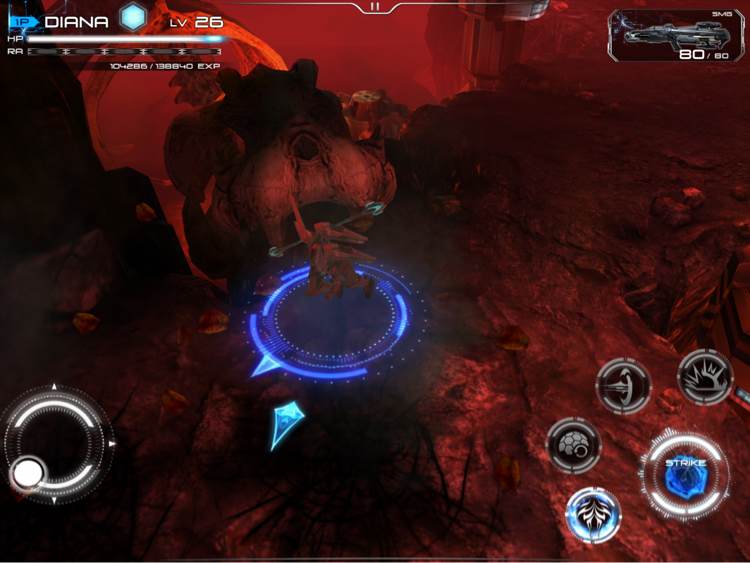Pause the game with the top pause button
750x563 pixels.
374,6
